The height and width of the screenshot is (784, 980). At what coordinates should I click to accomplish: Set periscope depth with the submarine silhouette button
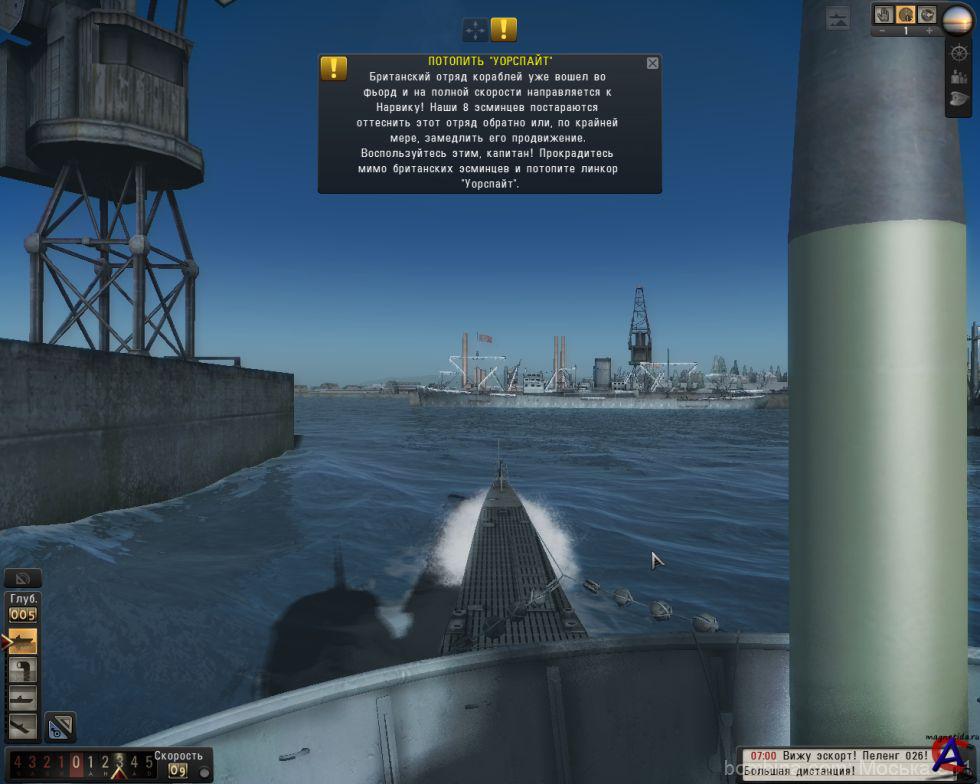(x=22, y=698)
